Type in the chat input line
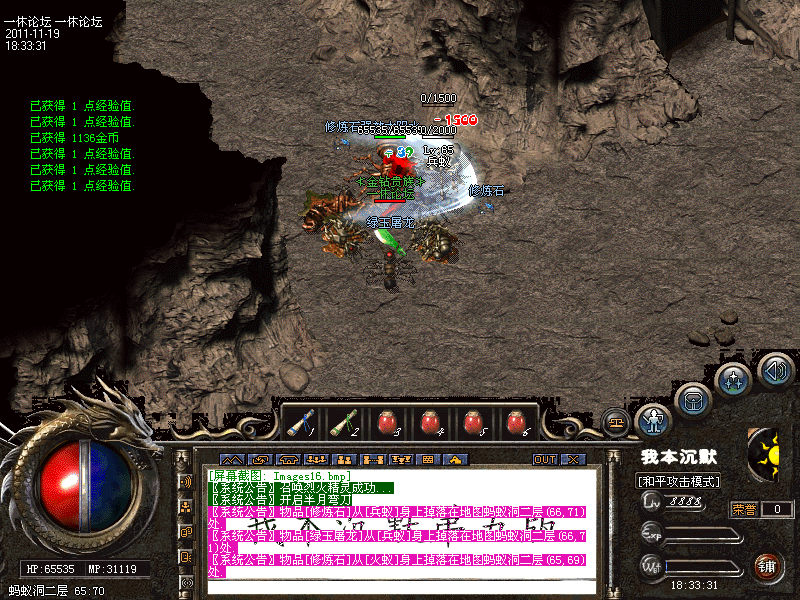The width and height of the screenshot is (800, 600). pyautogui.click(x=400, y=587)
